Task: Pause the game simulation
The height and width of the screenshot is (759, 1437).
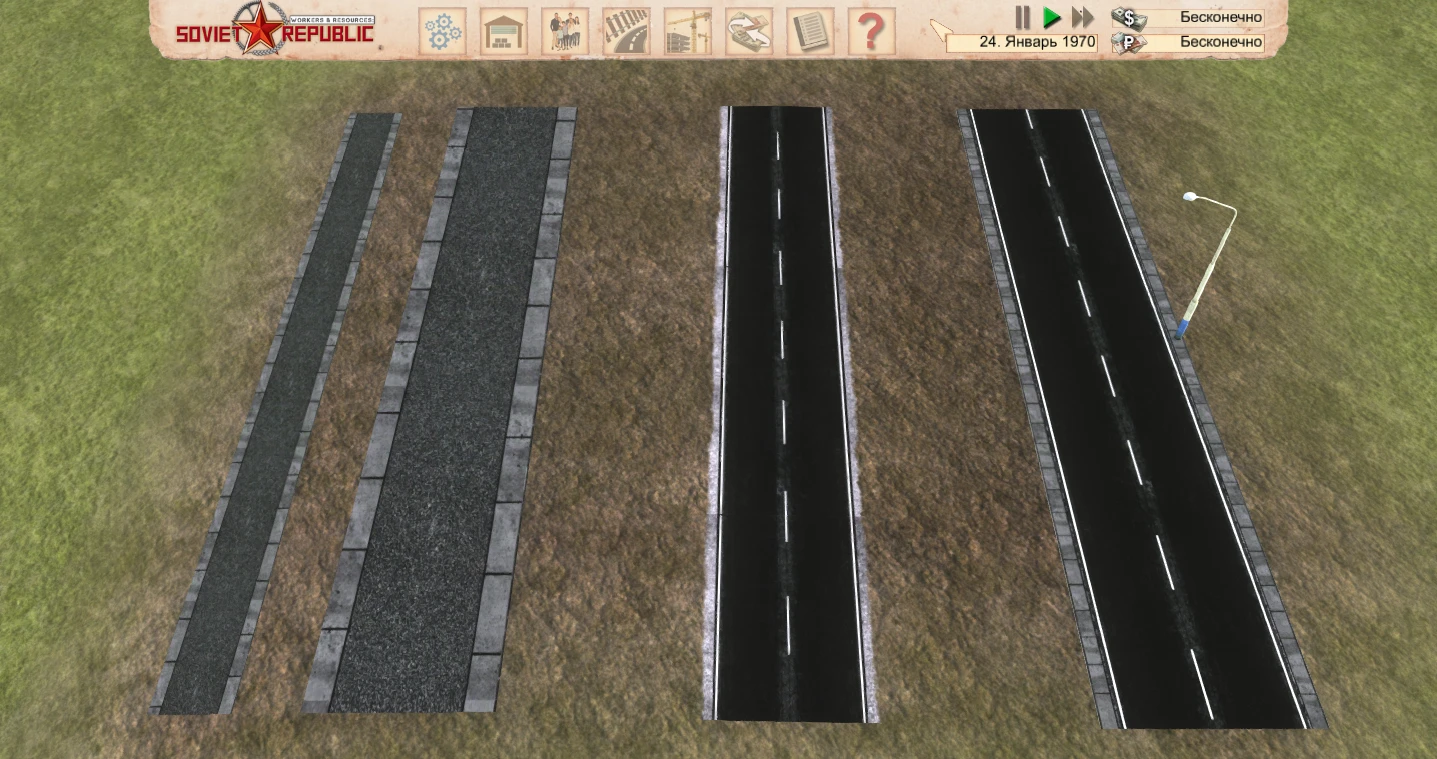Action: [x=1022, y=17]
